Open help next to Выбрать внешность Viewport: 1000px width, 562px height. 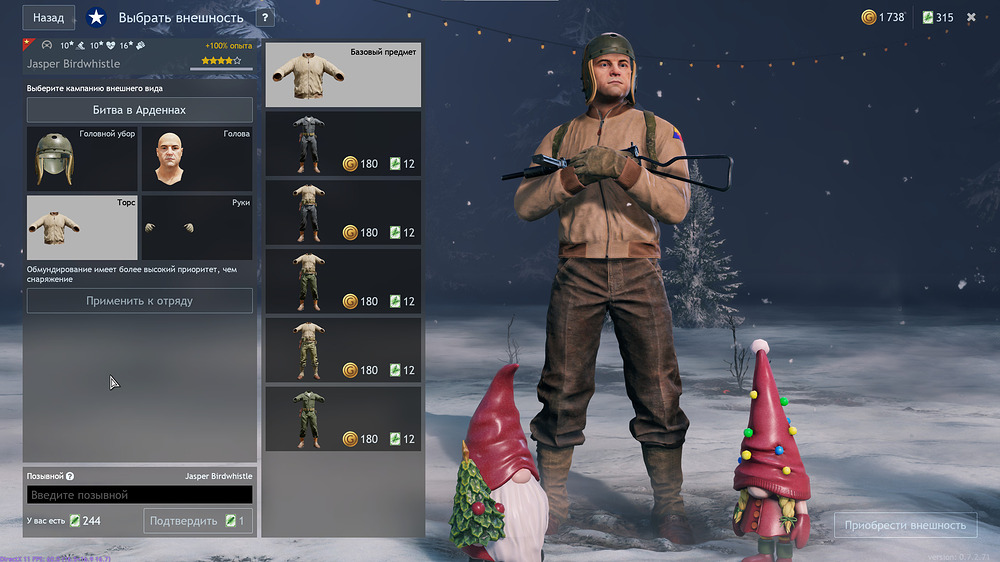click(264, 18)
